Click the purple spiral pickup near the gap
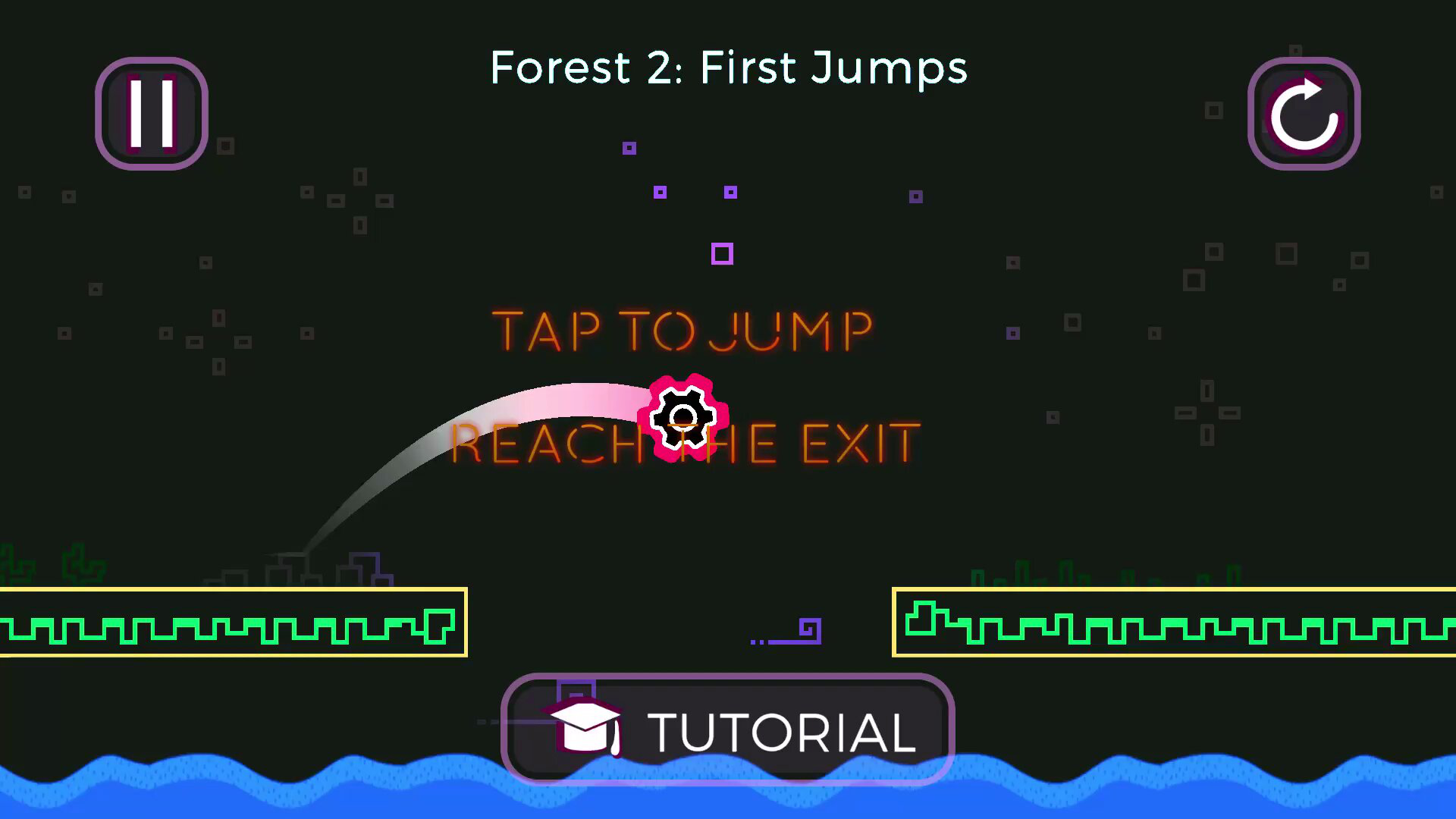Image resolution: width=1456 pixels, height=819 pixels. click(x=805, y=628)
